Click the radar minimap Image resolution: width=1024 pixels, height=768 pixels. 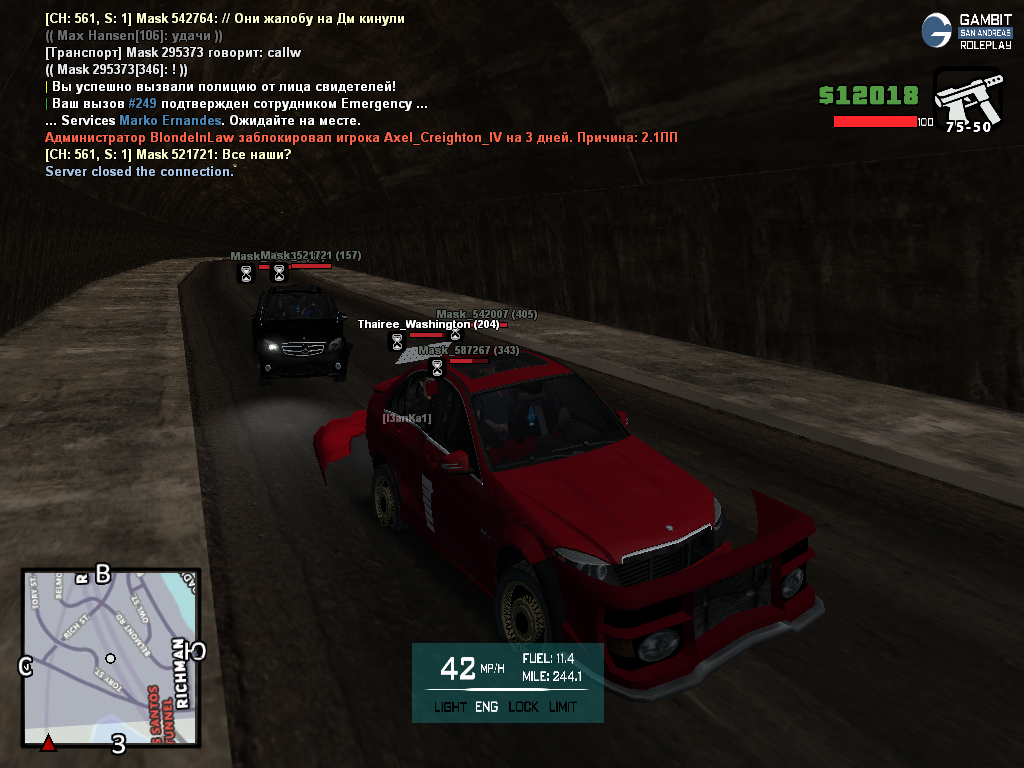[x=110, y=658]
